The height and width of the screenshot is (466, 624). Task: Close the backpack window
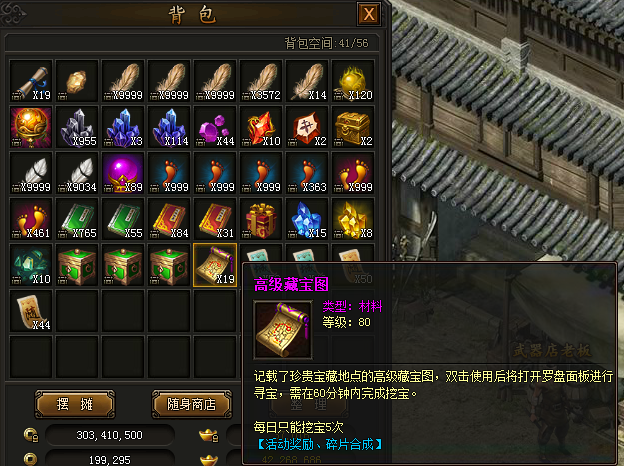(x=369, y=14)
